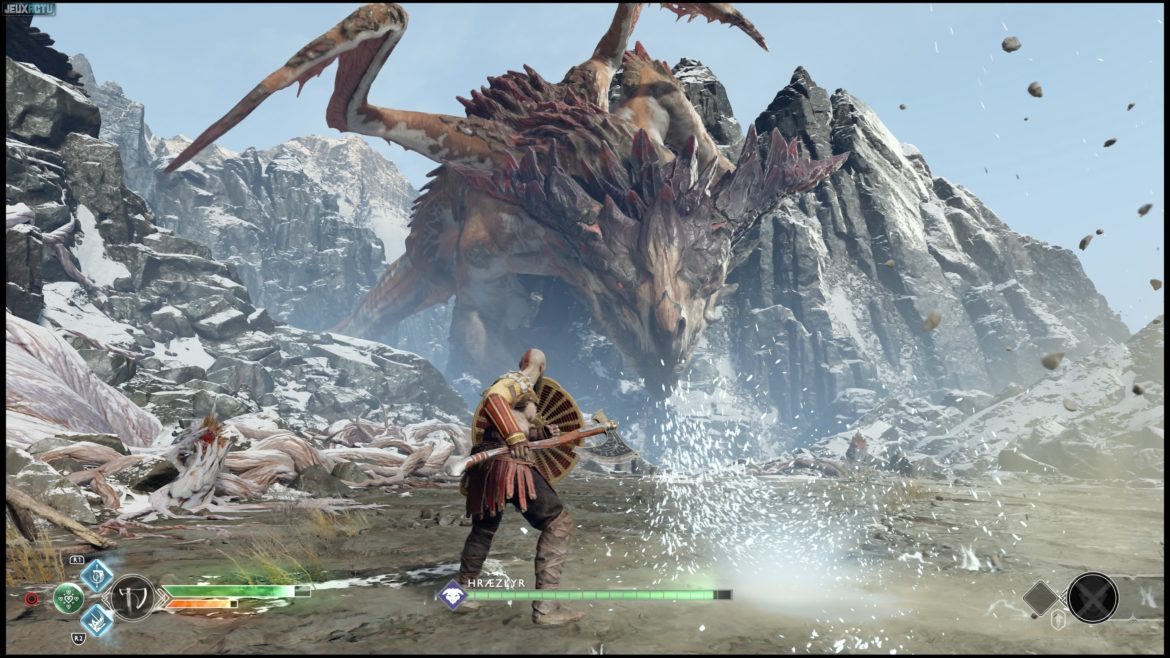
Task: Click the JeuxActu watermark logo
Action: coord(29,9)
